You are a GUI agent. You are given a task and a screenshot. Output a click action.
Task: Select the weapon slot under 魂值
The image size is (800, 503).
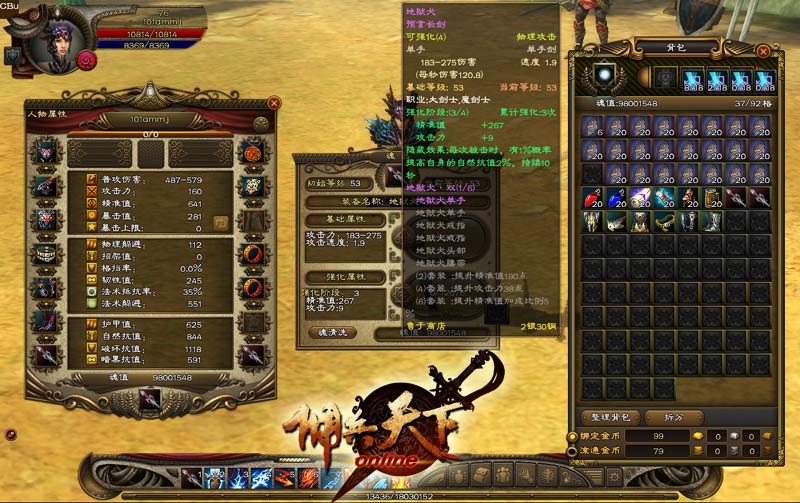click(149, 398)
